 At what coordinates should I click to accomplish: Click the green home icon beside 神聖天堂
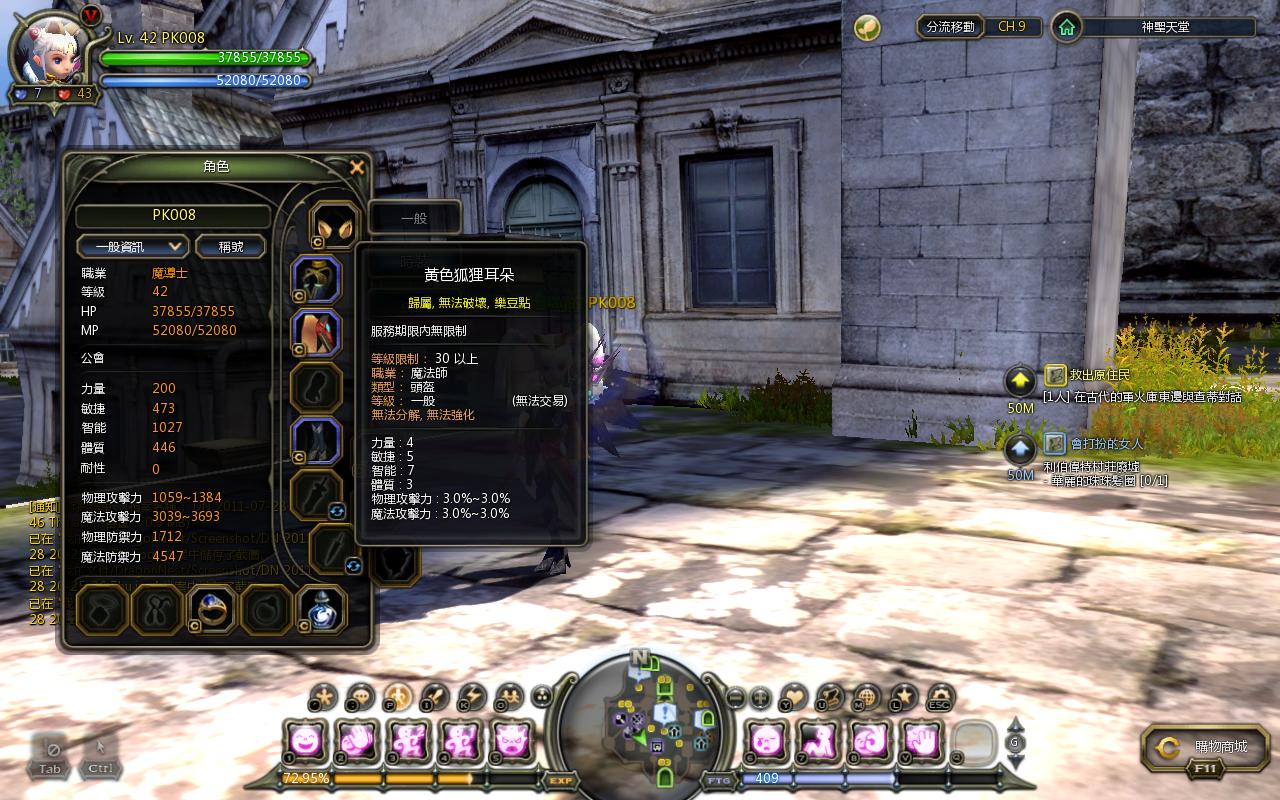[x=1067, y=27]
